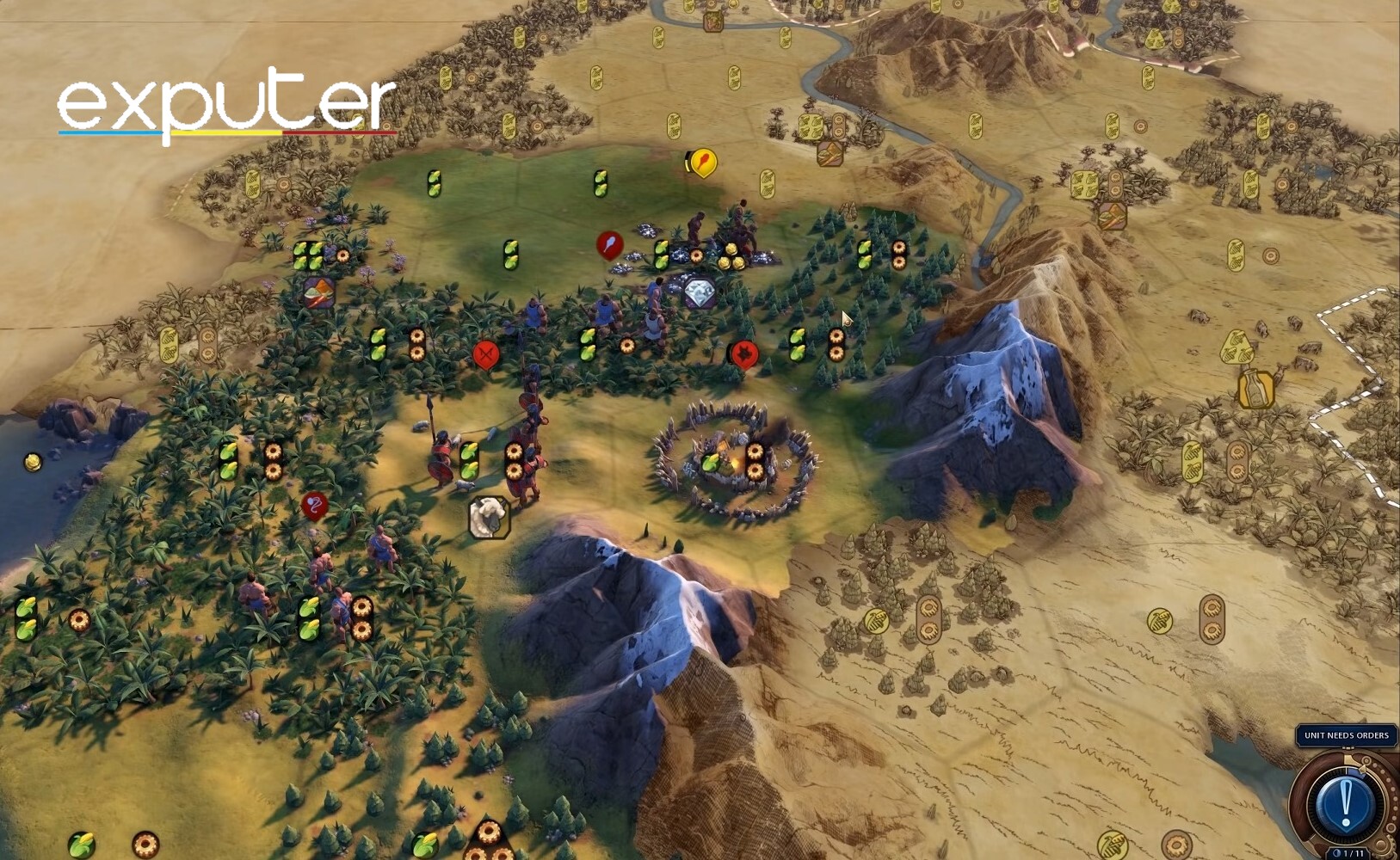Click the red skull alert pin near the mountains

click(743, 354)
